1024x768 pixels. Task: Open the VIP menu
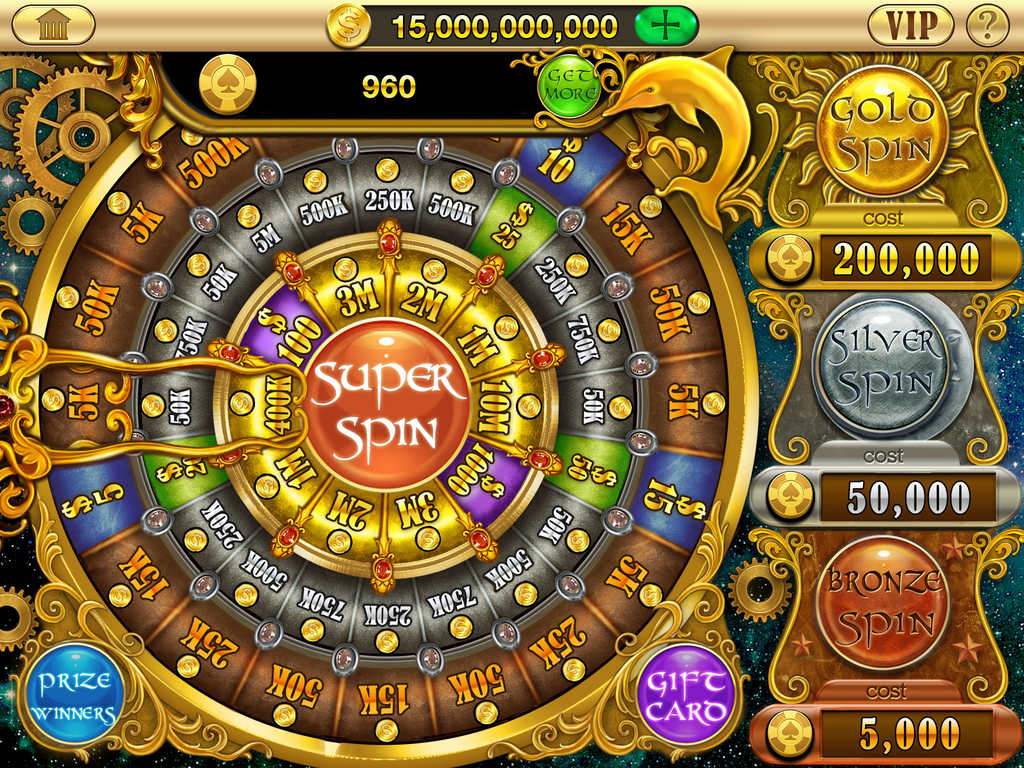click(x=909, y=25)
